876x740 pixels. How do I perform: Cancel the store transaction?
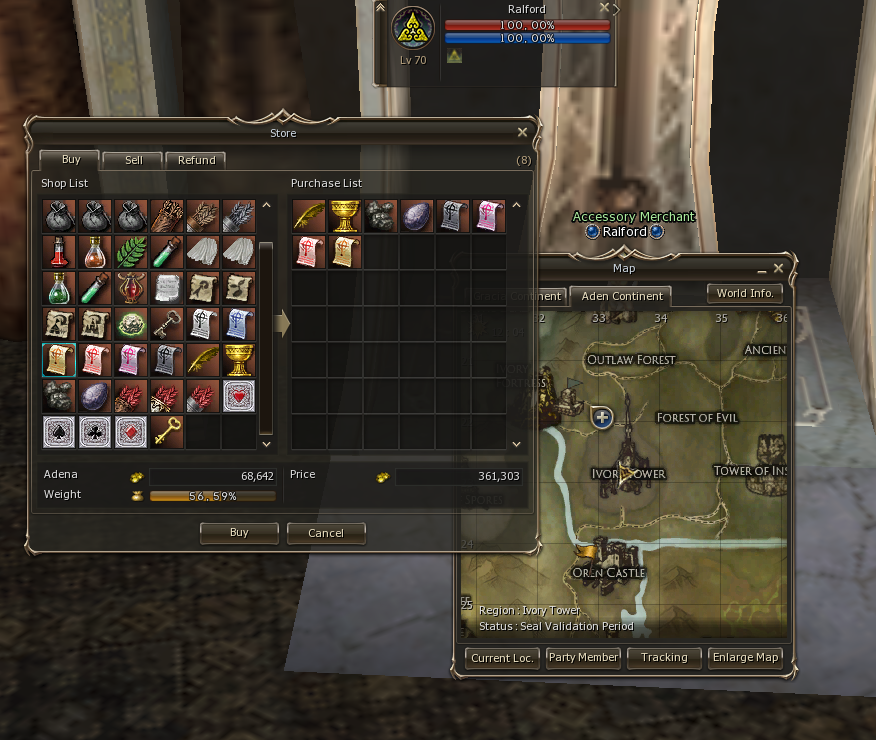pyautogui.click(x=326, y=533)
